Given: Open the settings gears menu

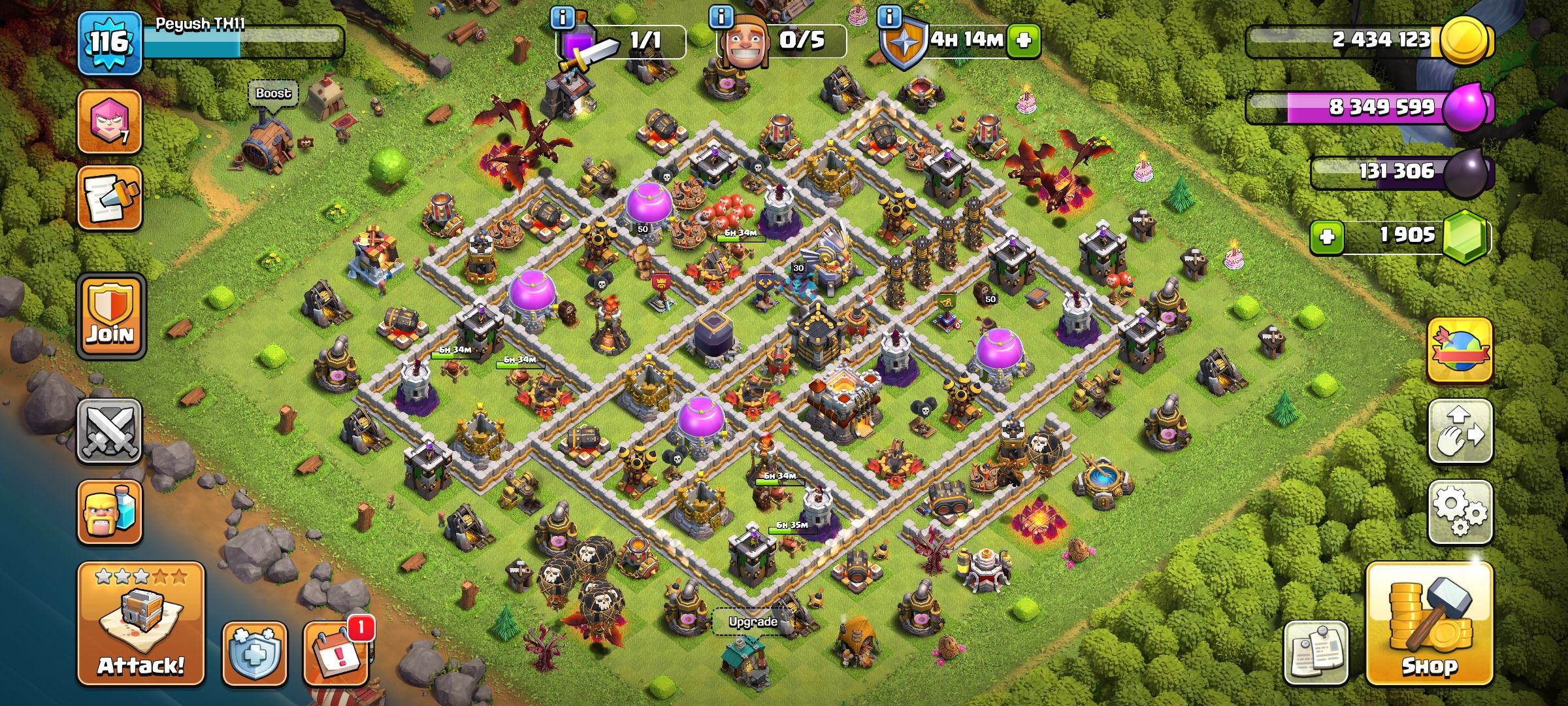Looking at the screenshot, I should (1460, 513).
